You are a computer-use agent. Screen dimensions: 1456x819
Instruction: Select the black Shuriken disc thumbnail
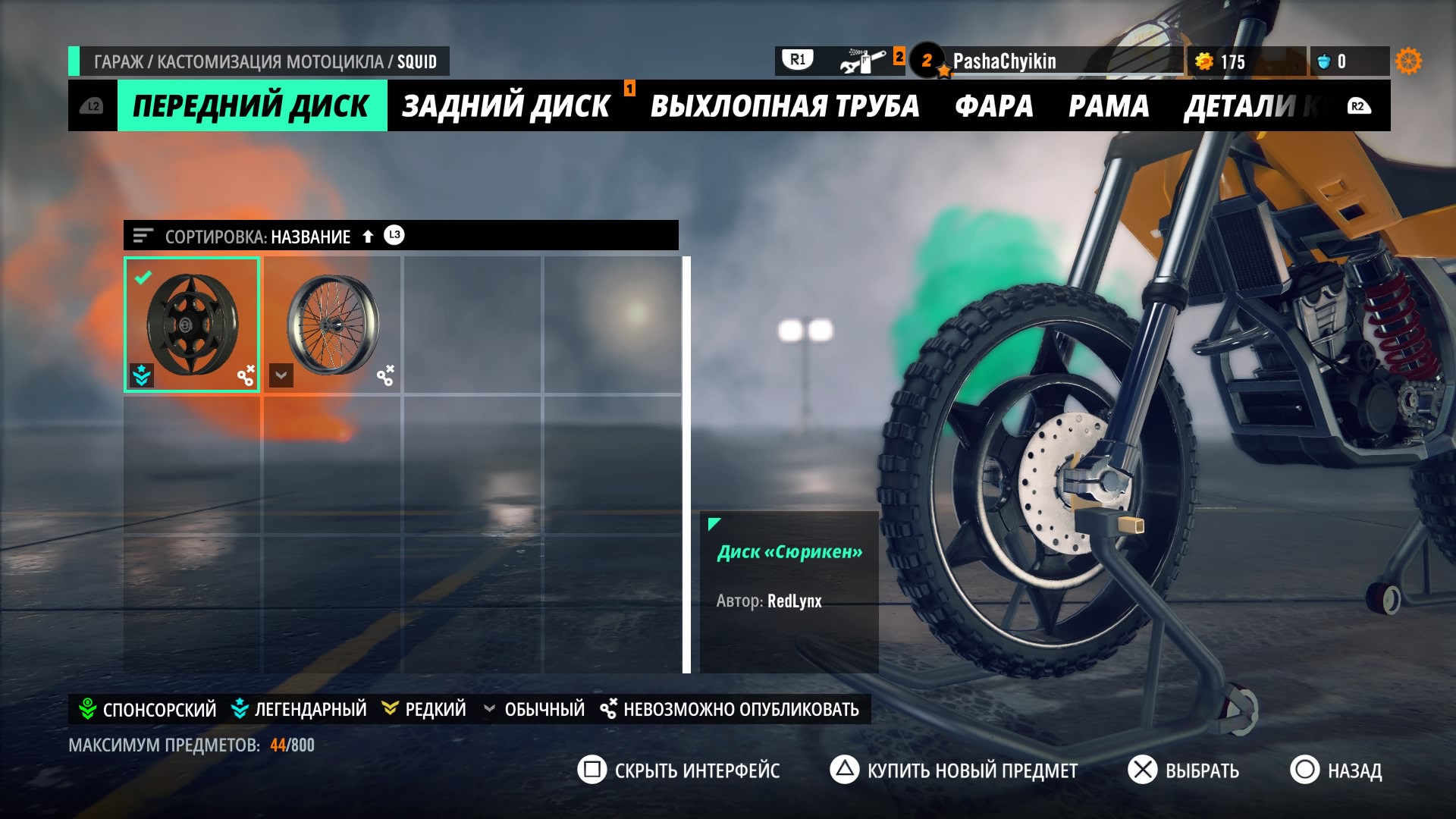pyautogui.click(x=192, y=325)
